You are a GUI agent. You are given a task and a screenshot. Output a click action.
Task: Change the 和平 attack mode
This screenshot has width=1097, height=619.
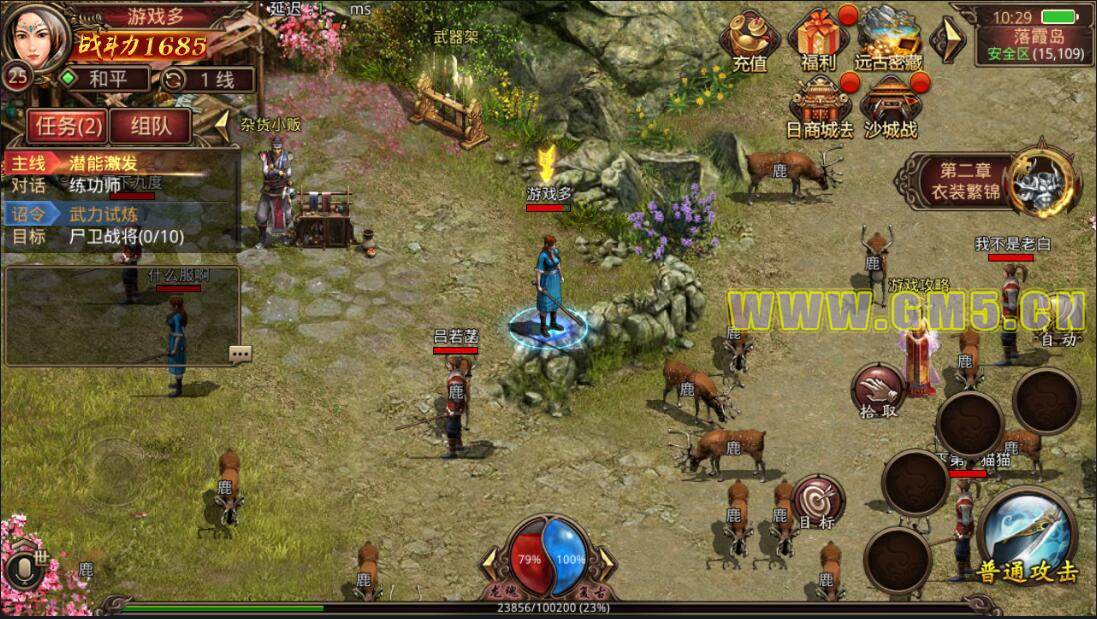click(102, 79)
